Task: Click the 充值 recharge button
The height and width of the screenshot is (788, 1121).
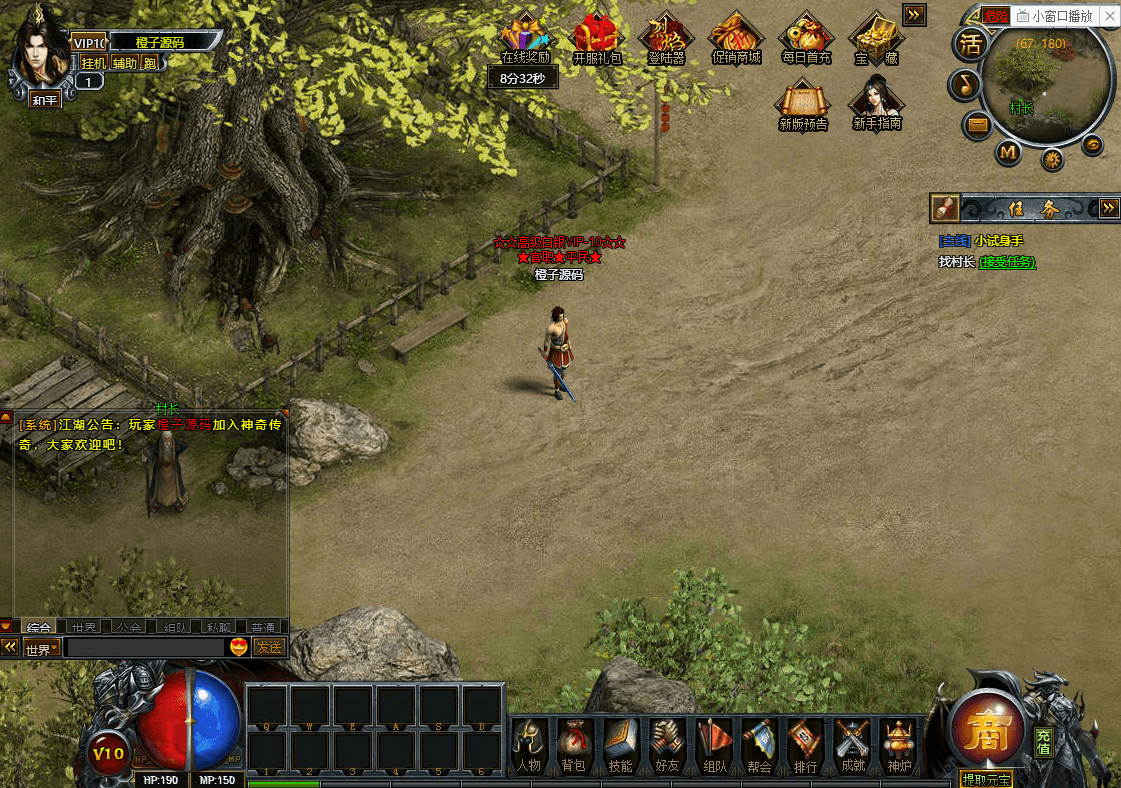Action: (x=1043, y=741)
